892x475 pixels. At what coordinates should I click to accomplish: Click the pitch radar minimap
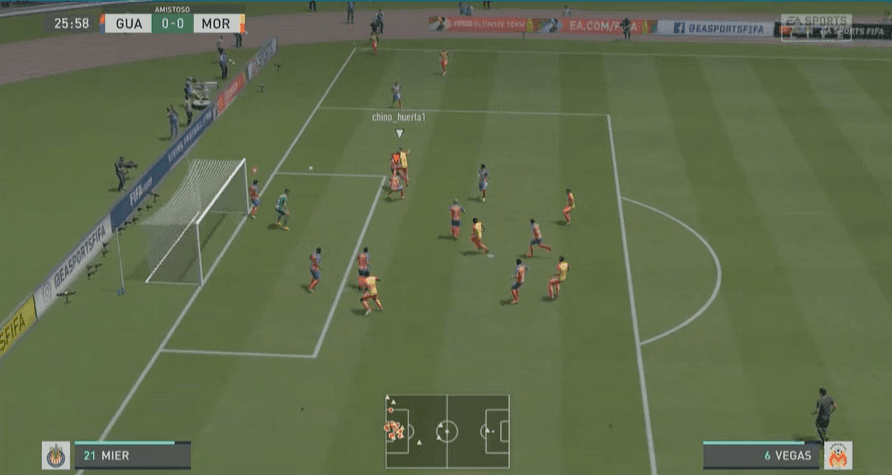click(447, 431)
